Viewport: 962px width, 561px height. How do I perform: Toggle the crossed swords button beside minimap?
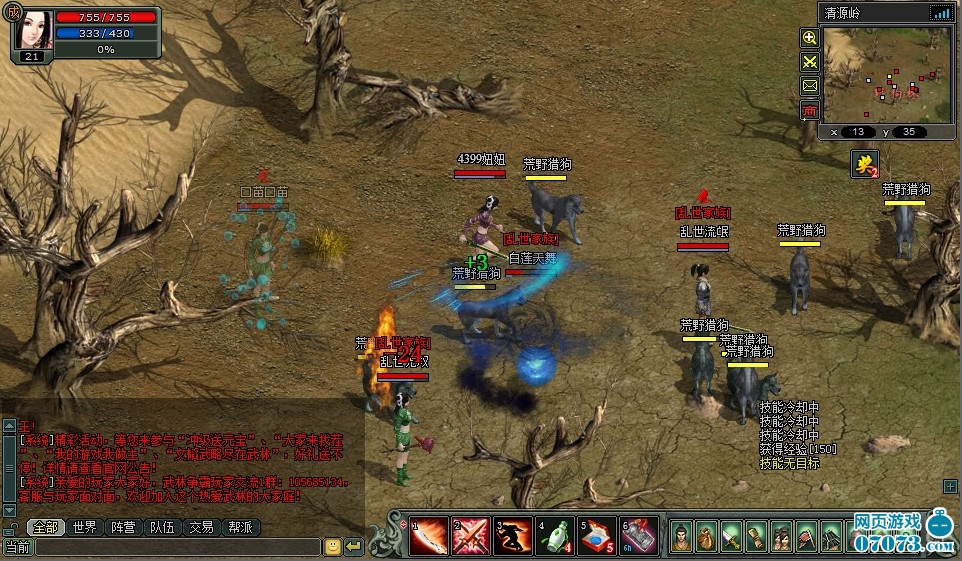tap(810, 62)
